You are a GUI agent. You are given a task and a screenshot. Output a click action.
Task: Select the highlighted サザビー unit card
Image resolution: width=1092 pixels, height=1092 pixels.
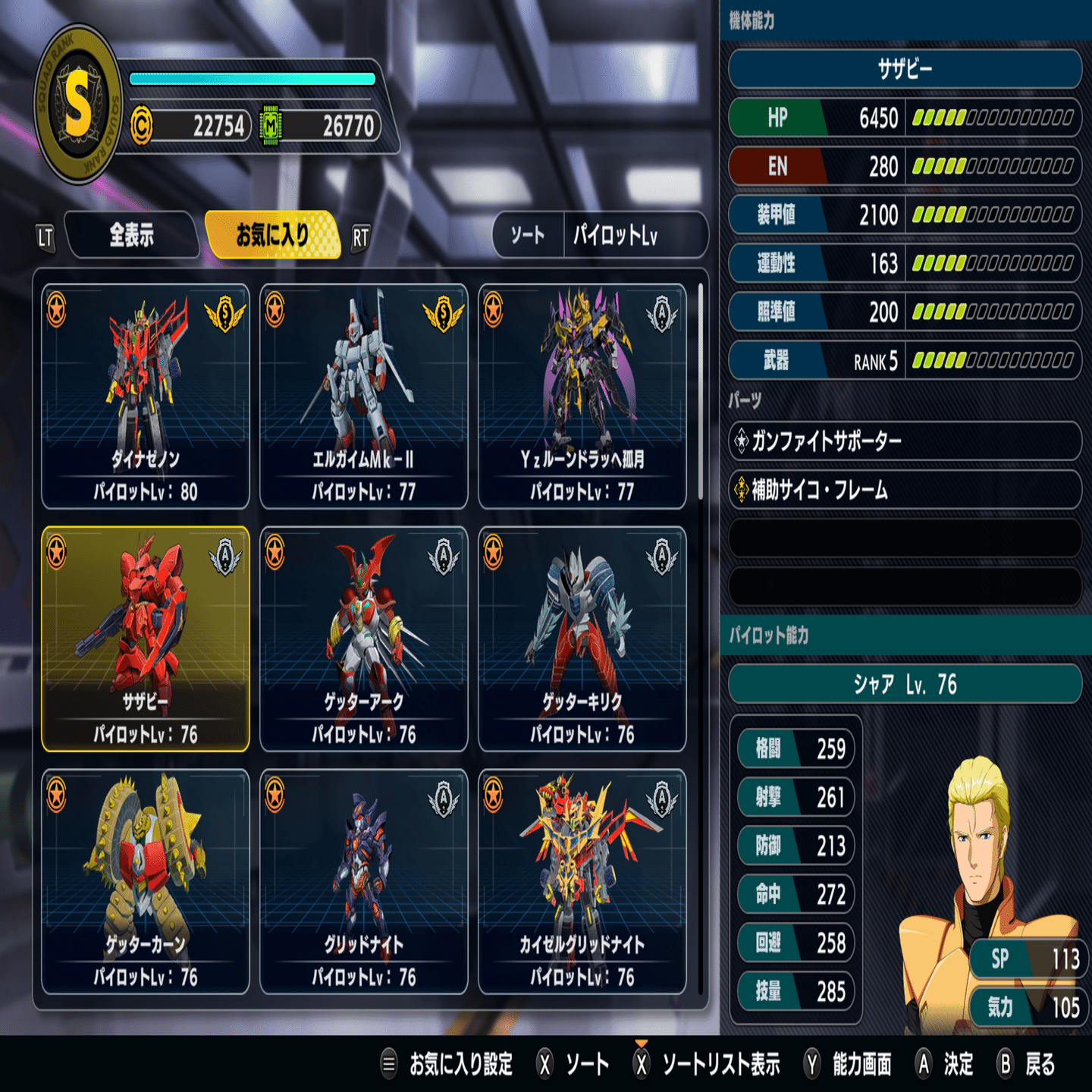click(146, 639)
